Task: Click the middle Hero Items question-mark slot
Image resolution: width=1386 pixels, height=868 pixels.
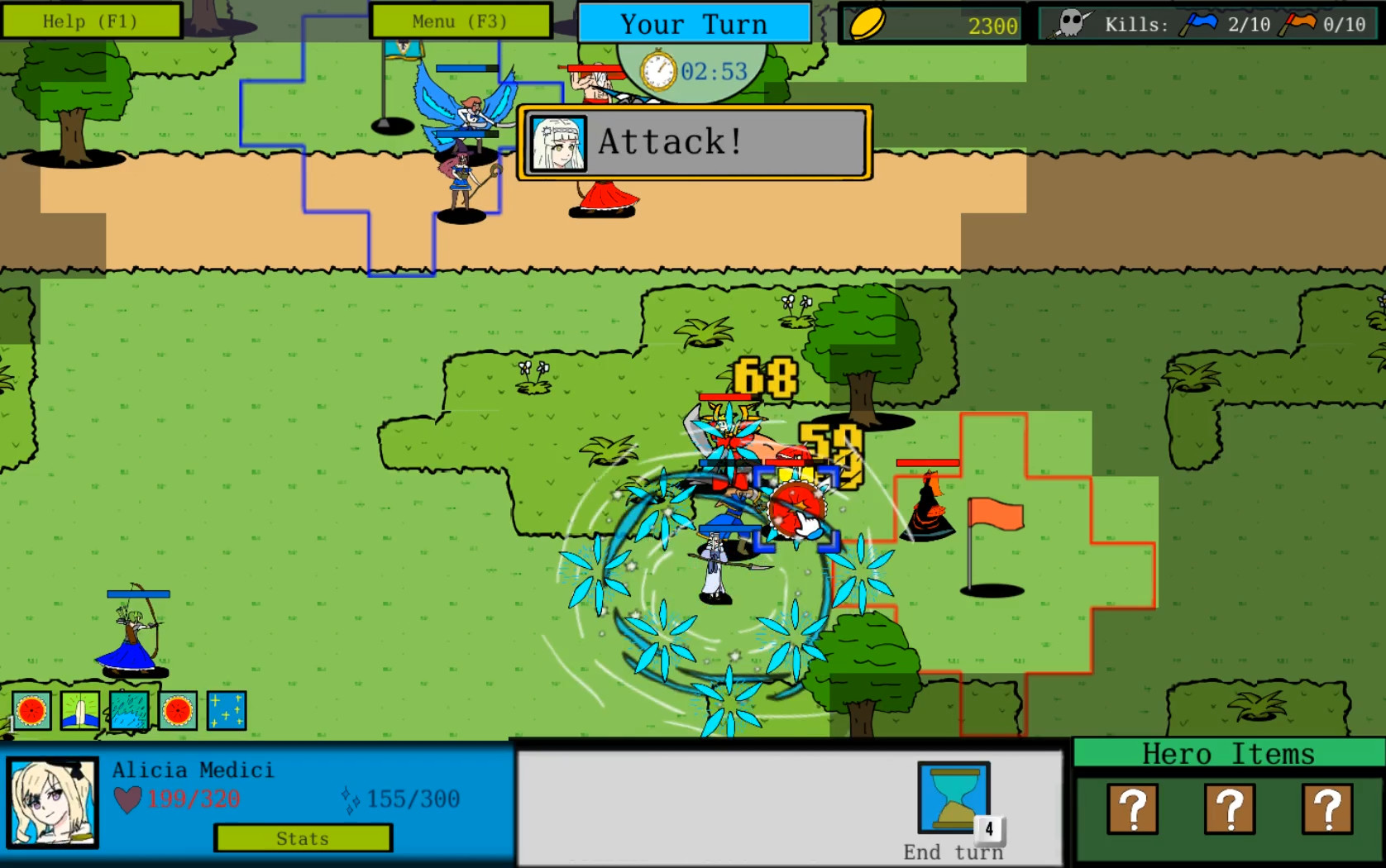Action: [x=1231, y=808]
